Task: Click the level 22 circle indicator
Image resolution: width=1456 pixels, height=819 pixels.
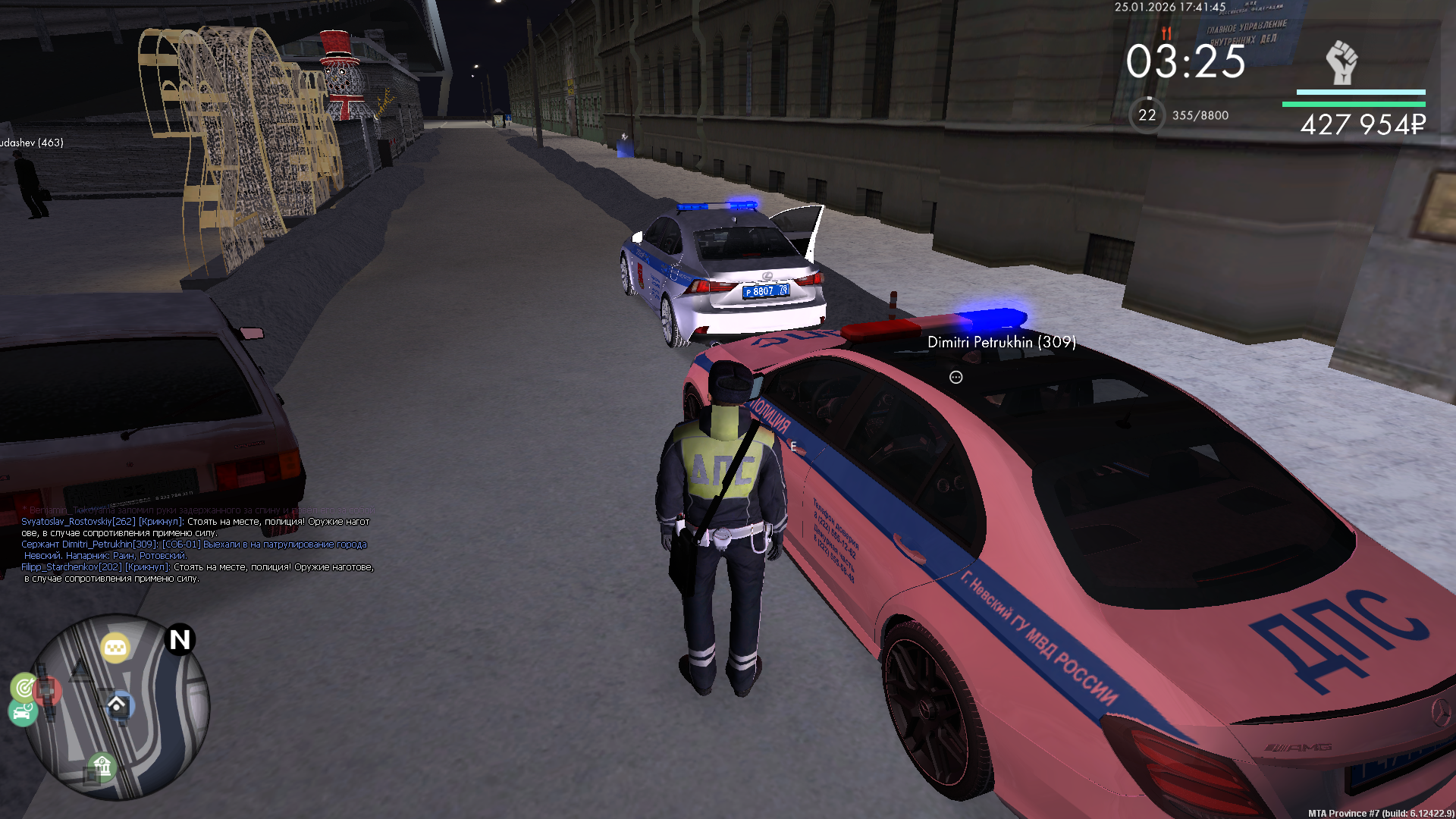Action: point(1147,115)
